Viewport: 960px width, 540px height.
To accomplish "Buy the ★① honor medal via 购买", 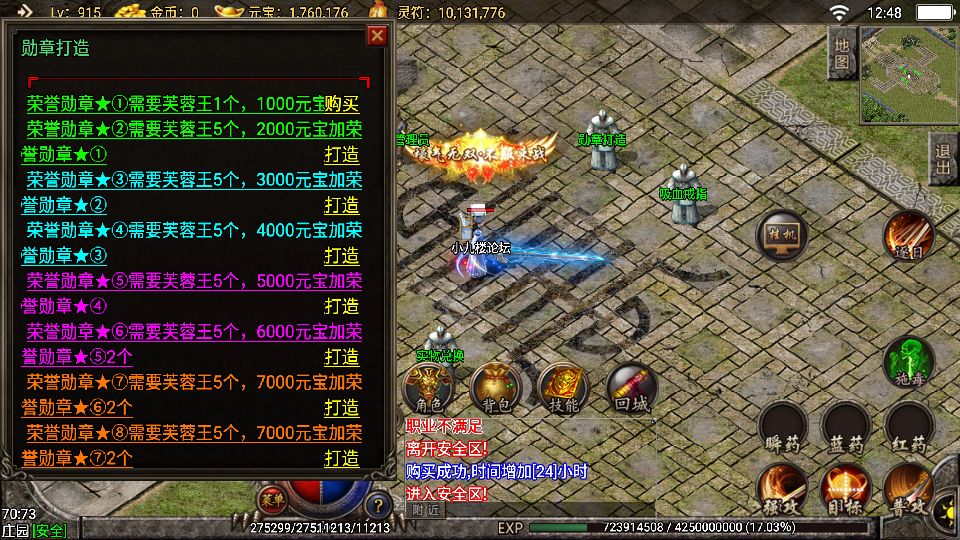I will (x=341, y=104).
